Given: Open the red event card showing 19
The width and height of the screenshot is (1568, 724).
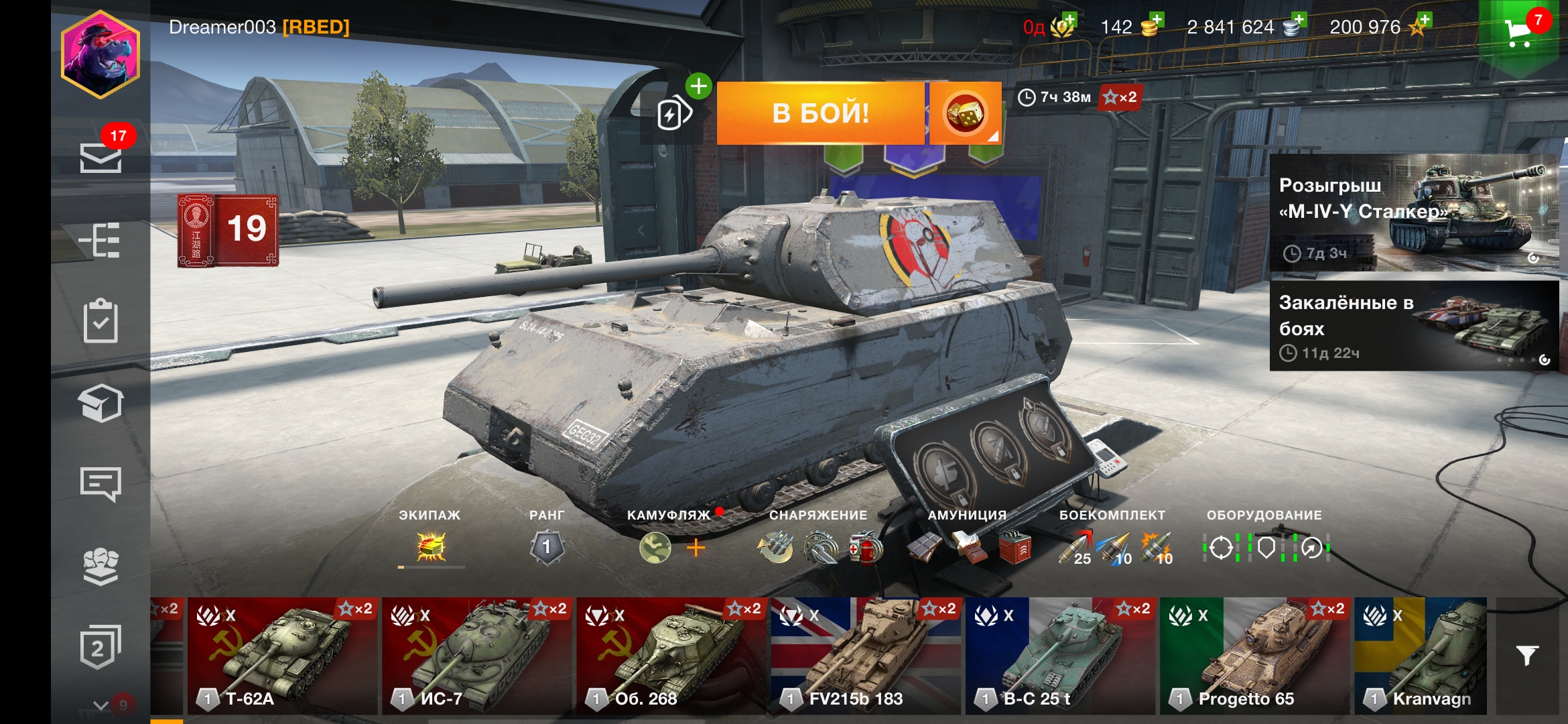Looking at the screenshot, I should 228,230.
